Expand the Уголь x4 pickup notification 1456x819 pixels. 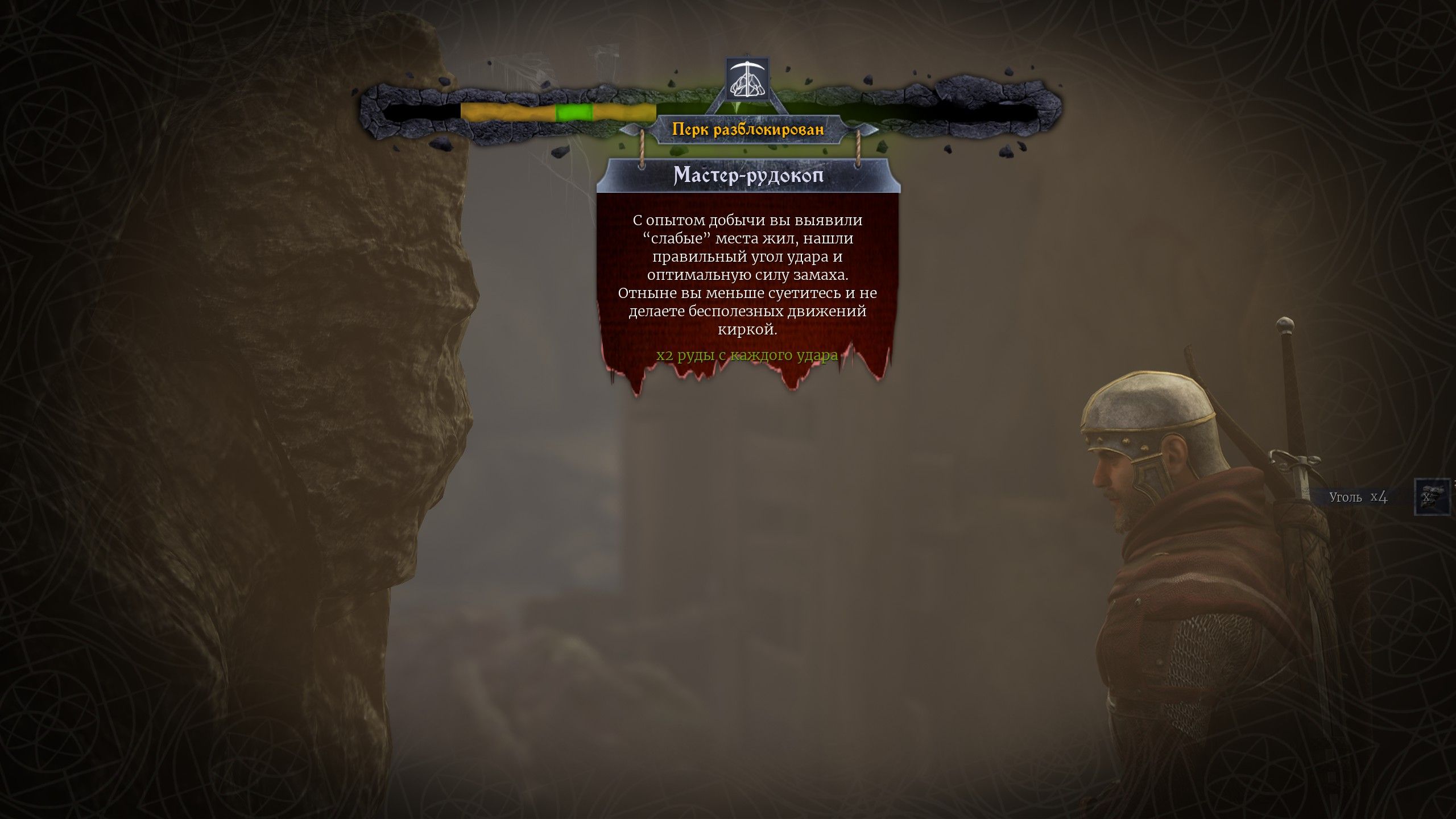pyautogui.click(x=1376, y=498)
